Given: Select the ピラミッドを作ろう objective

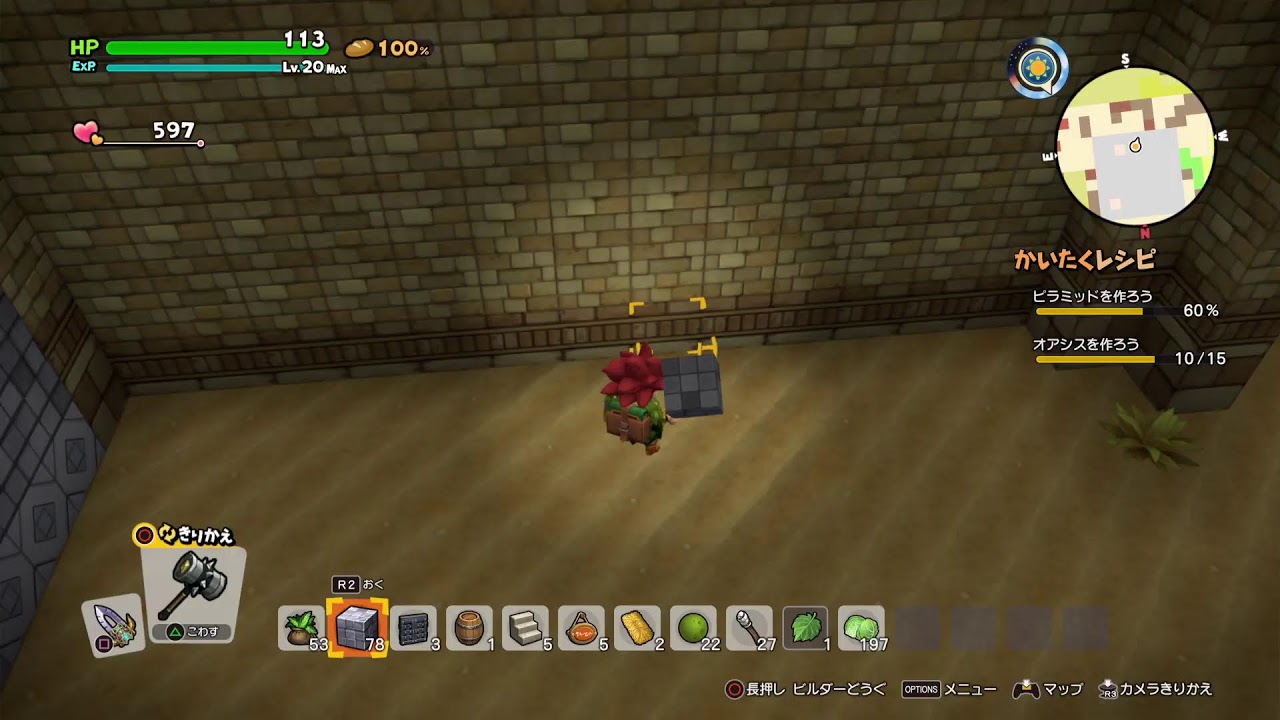Looking at the screenshot, I should click(x=1093, y=297).
